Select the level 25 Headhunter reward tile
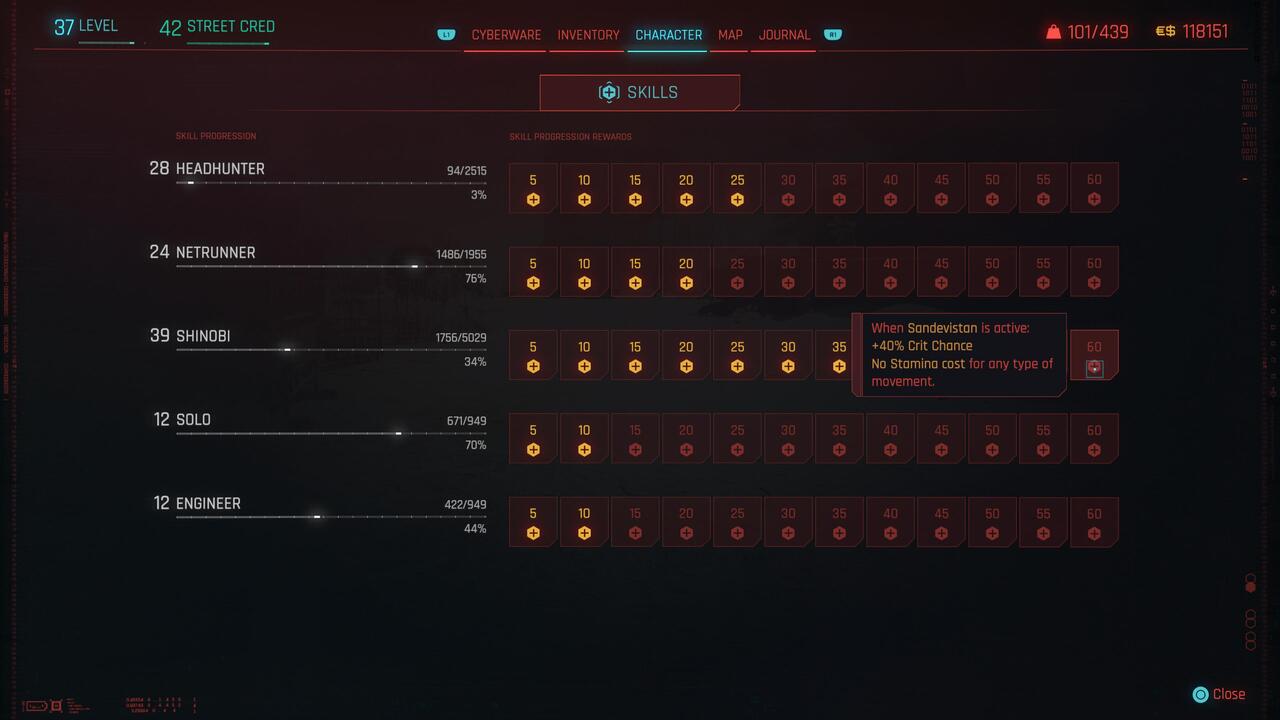The image size is (1280, 720). click(737, 188)
